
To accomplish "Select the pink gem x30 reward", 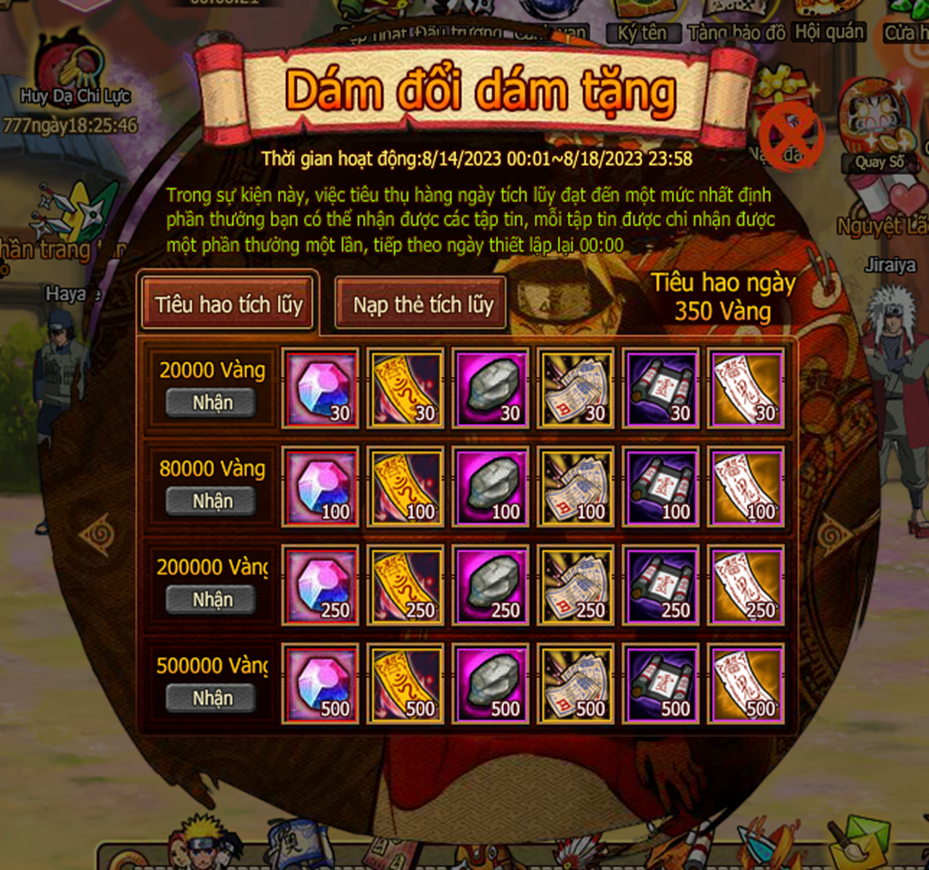I will click(x=320, y=388).
